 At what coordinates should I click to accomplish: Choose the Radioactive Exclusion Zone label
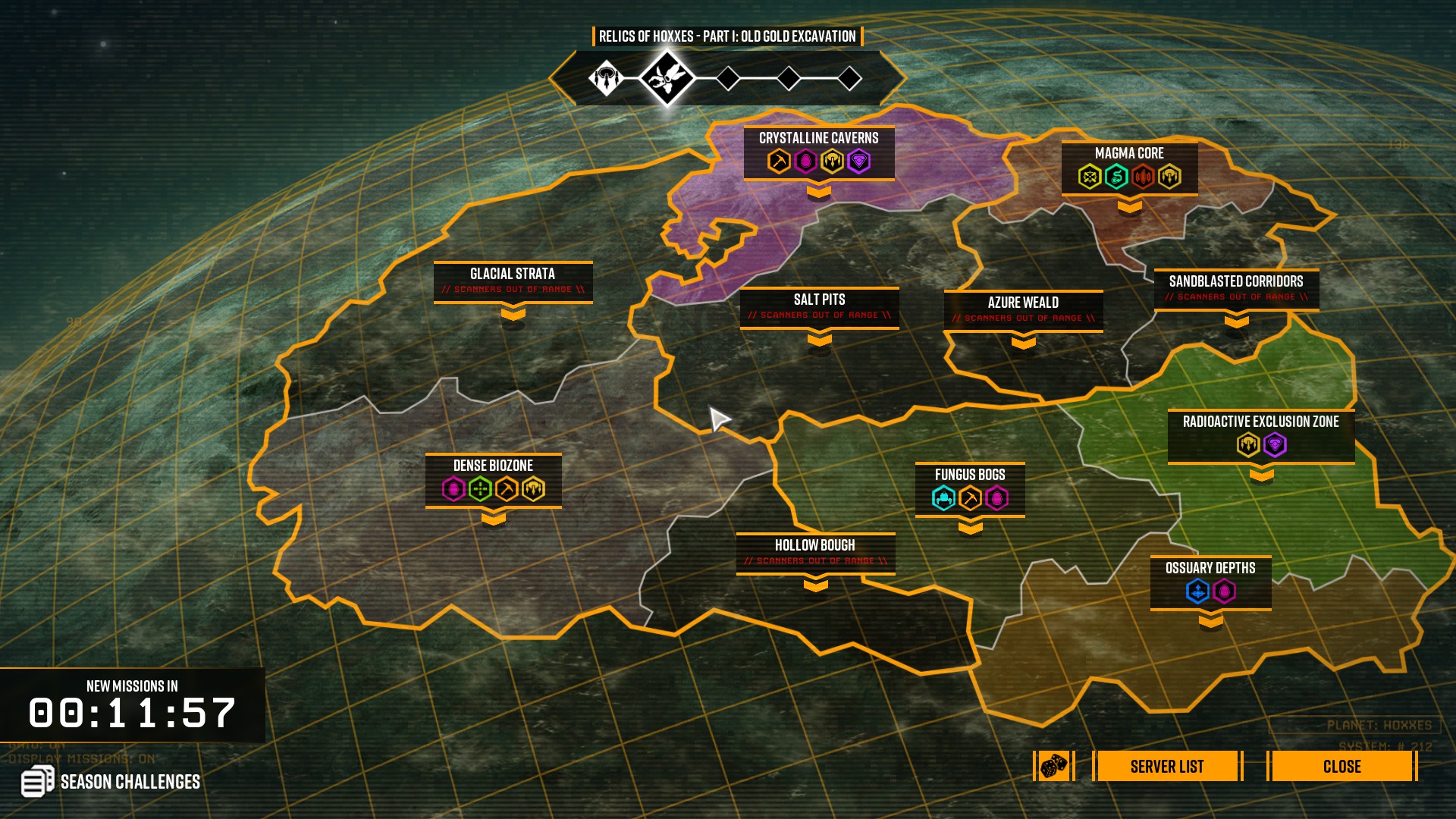click(x=1260, y=422)
